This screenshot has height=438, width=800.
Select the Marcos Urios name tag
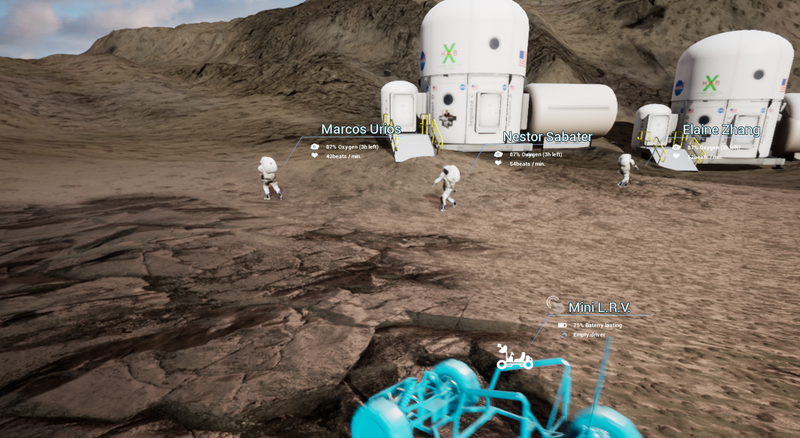360,129
